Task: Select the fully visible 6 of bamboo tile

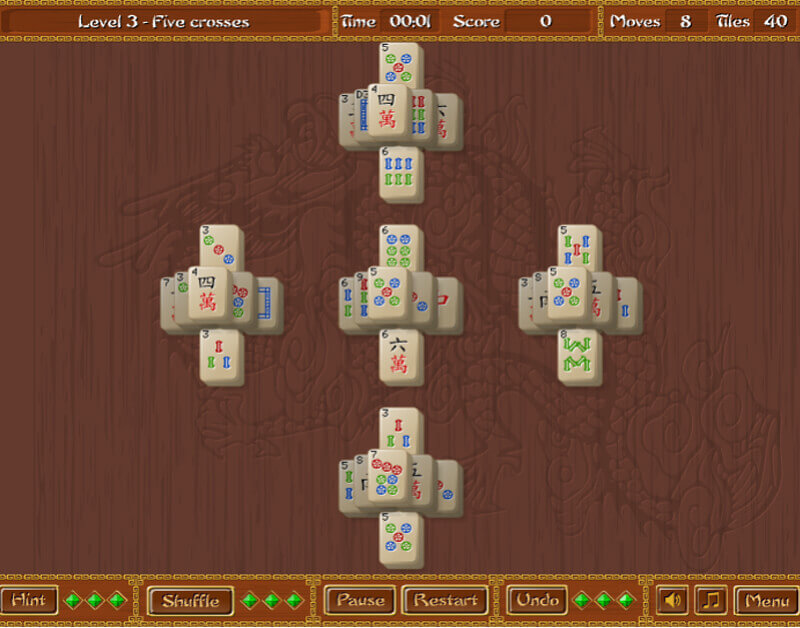Action: point(400,172)
